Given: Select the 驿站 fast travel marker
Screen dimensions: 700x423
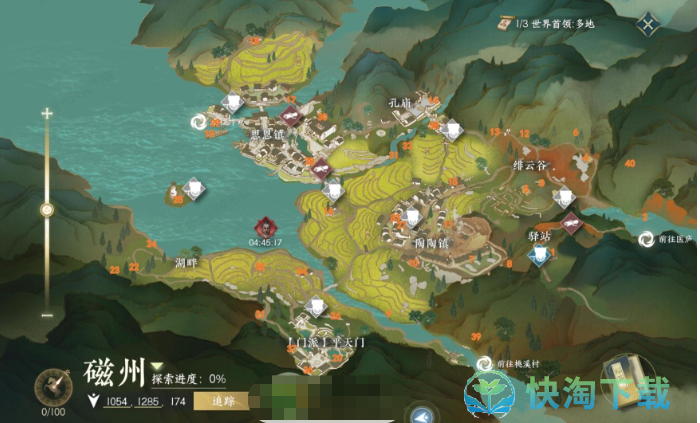Looking at the screenshot, I should coord(540,256).
